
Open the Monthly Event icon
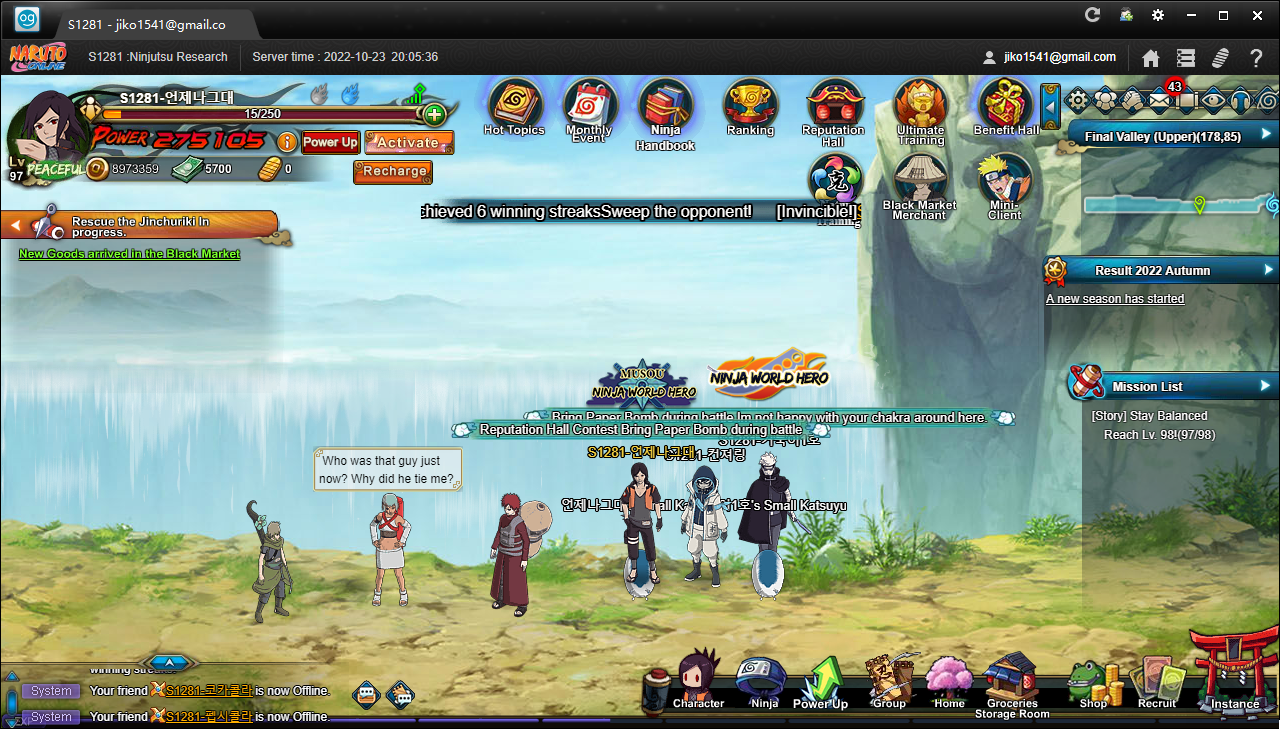point(590,107)
